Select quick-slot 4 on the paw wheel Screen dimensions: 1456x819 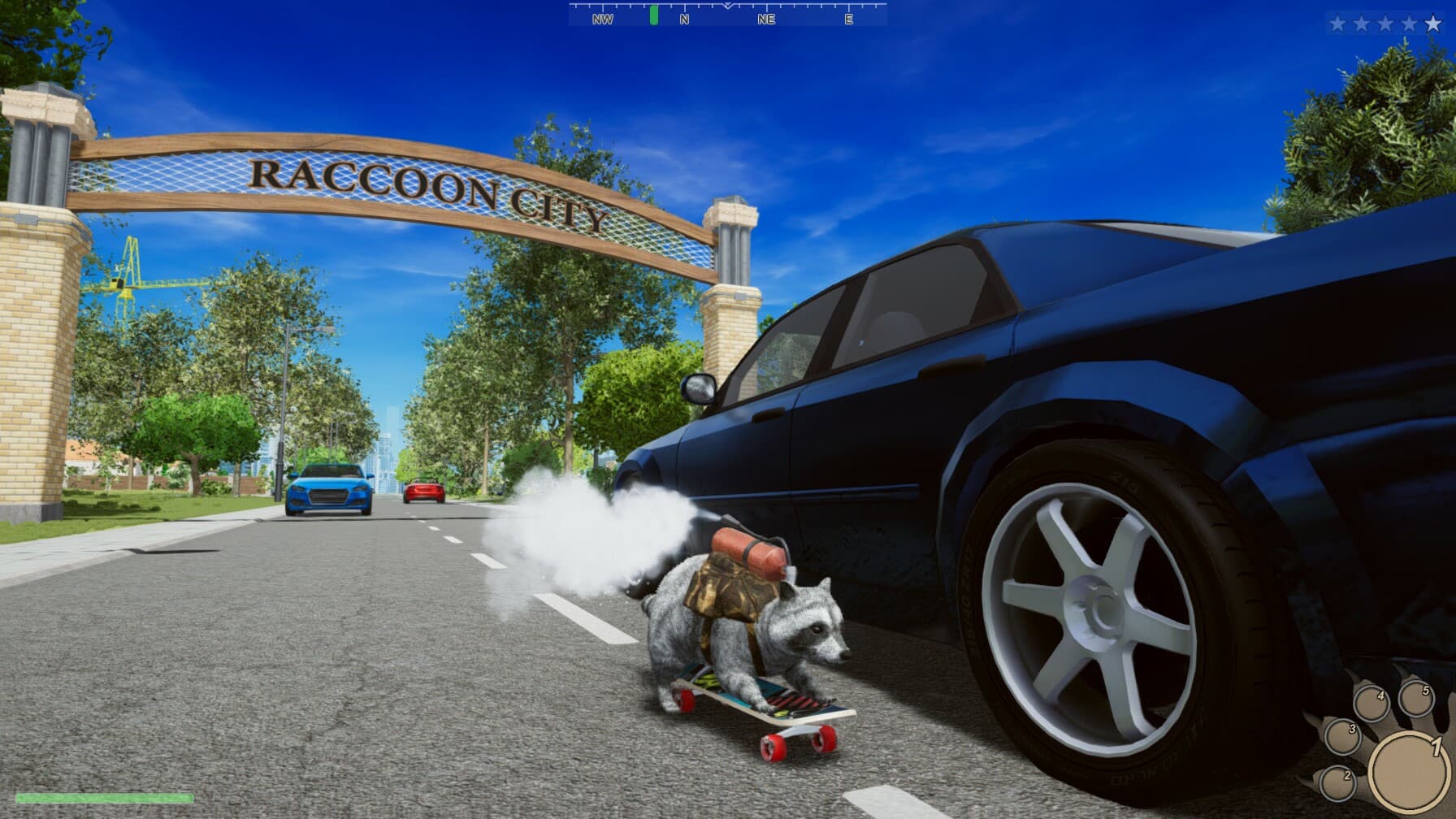(1371, 702)
